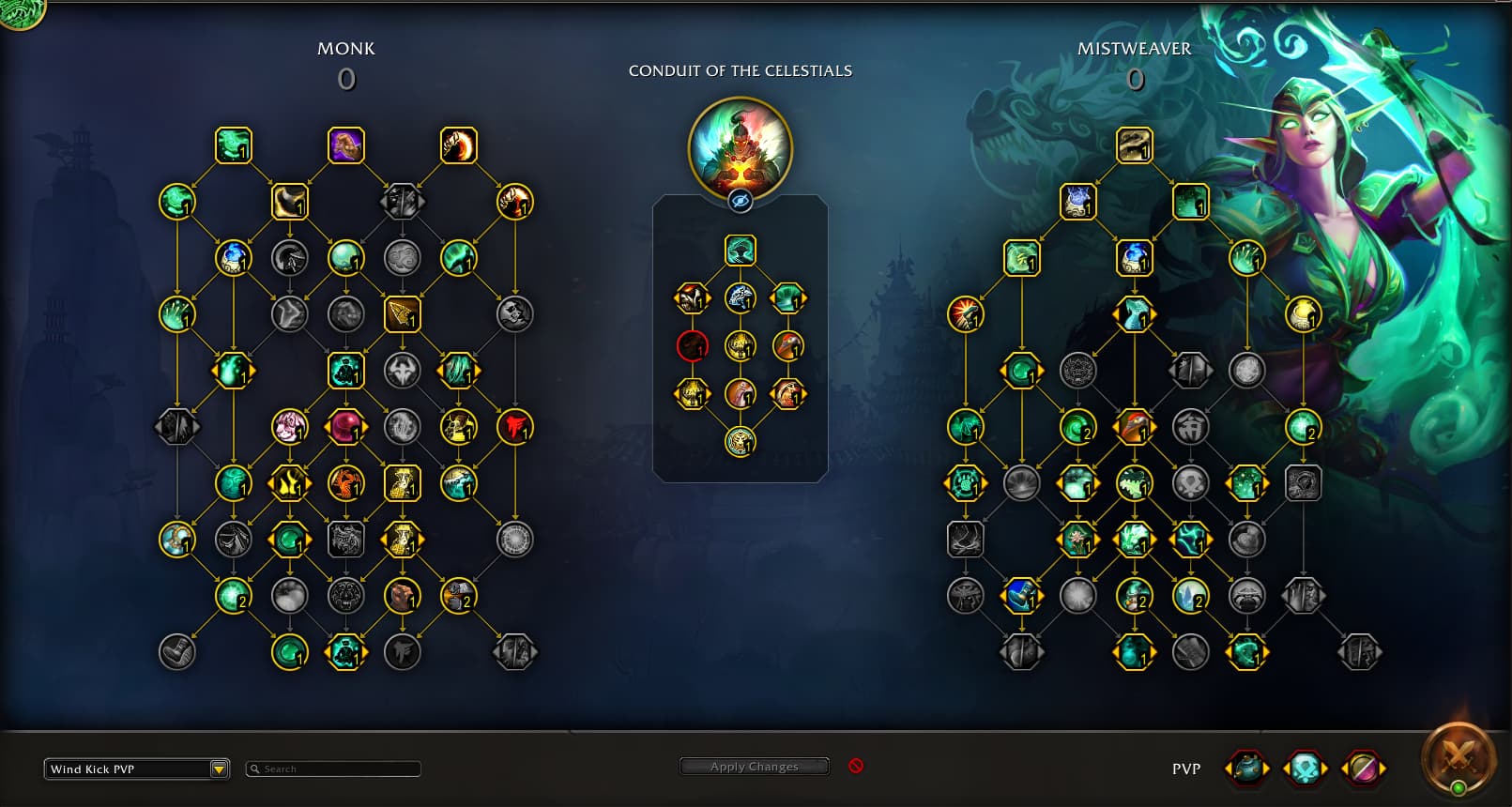
Task: Click the green swirl square atop the Monk tree
Action: 234,145
